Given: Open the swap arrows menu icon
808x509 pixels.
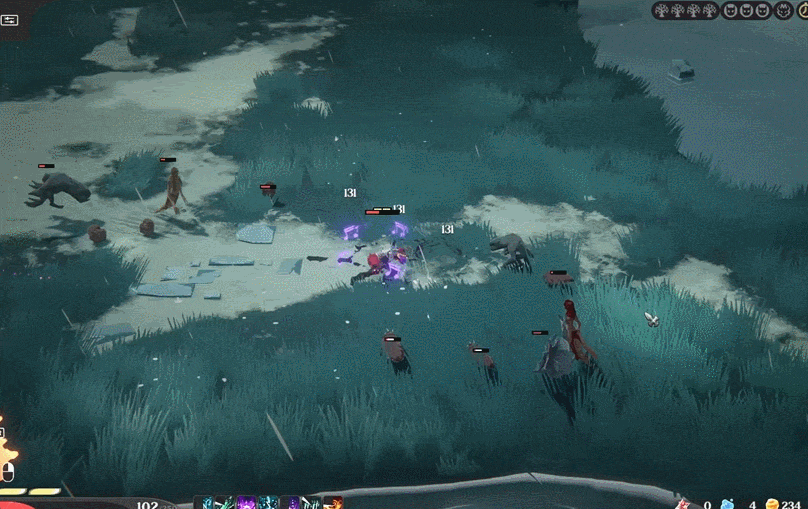Looking at the screenshot, I should 10,19.
